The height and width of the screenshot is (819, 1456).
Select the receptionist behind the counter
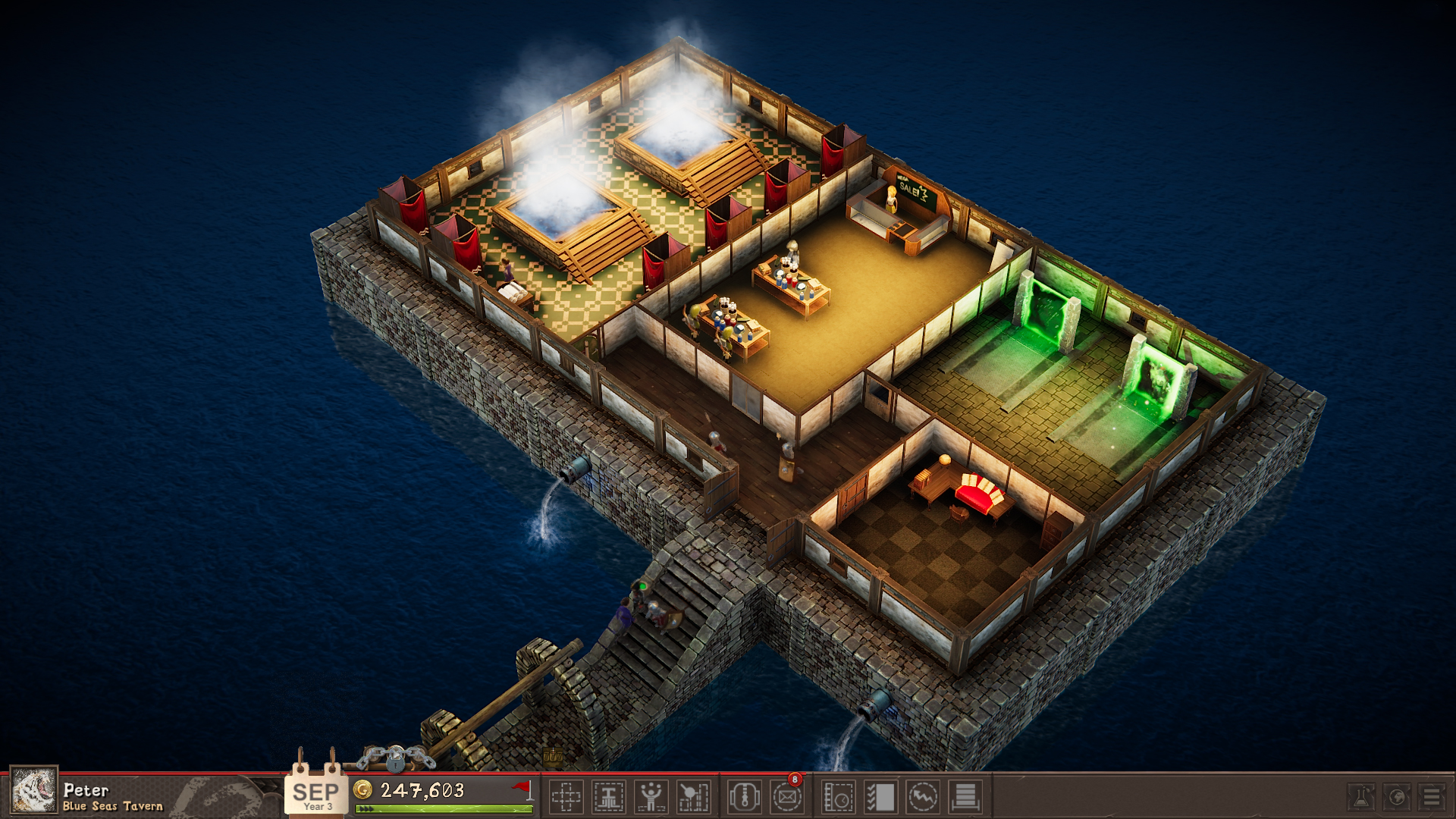(893, 199)
